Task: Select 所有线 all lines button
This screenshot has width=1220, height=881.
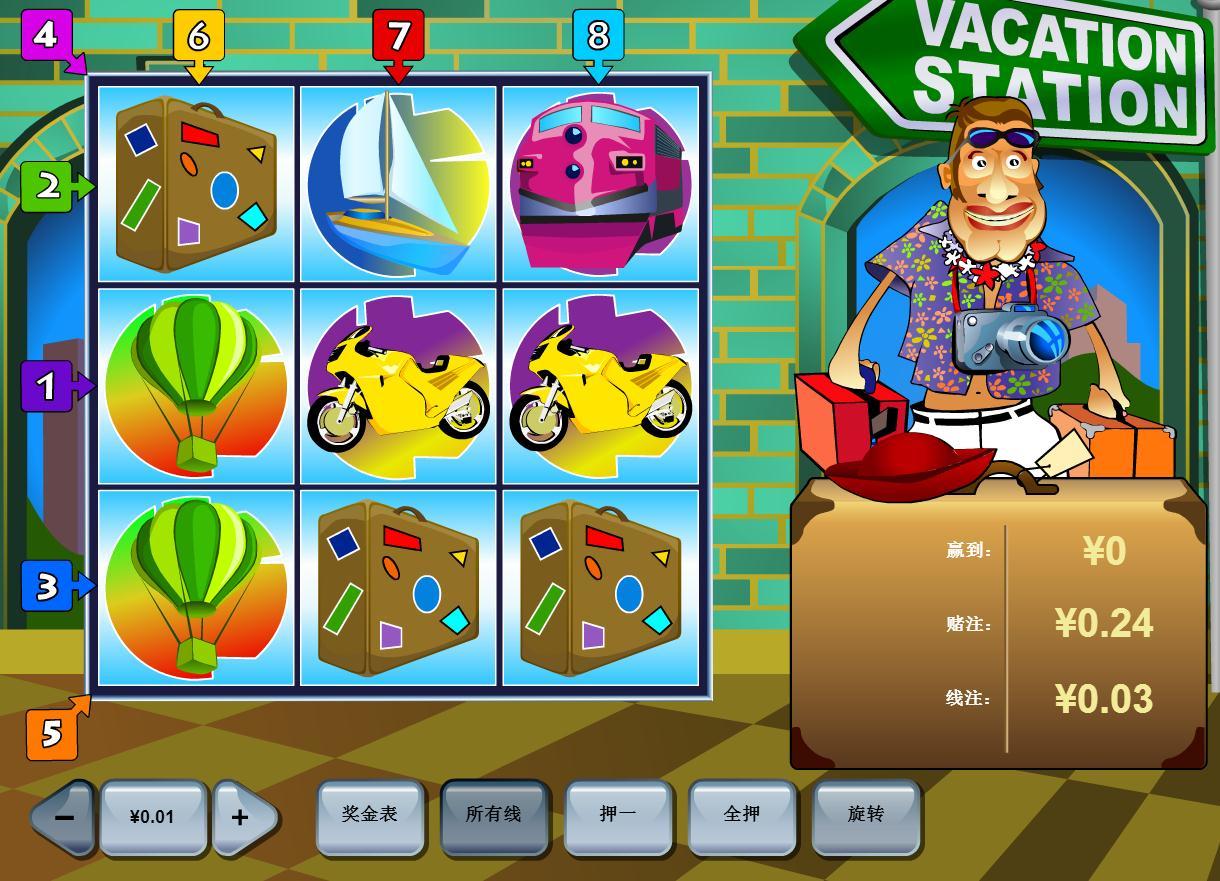Action: pyautogui.click(x=494, y=816)
